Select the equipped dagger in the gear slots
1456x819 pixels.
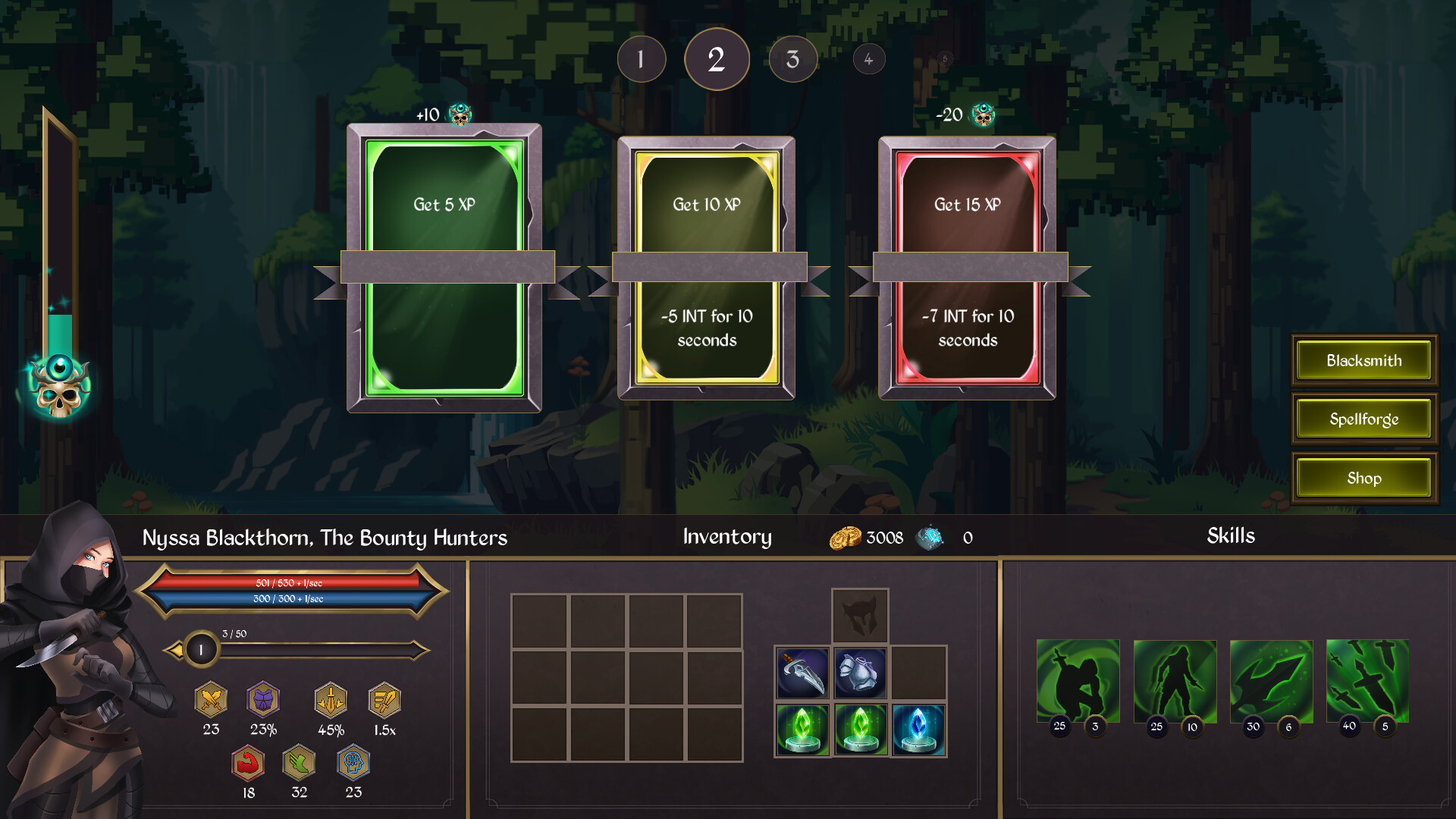tap(804, 672)
